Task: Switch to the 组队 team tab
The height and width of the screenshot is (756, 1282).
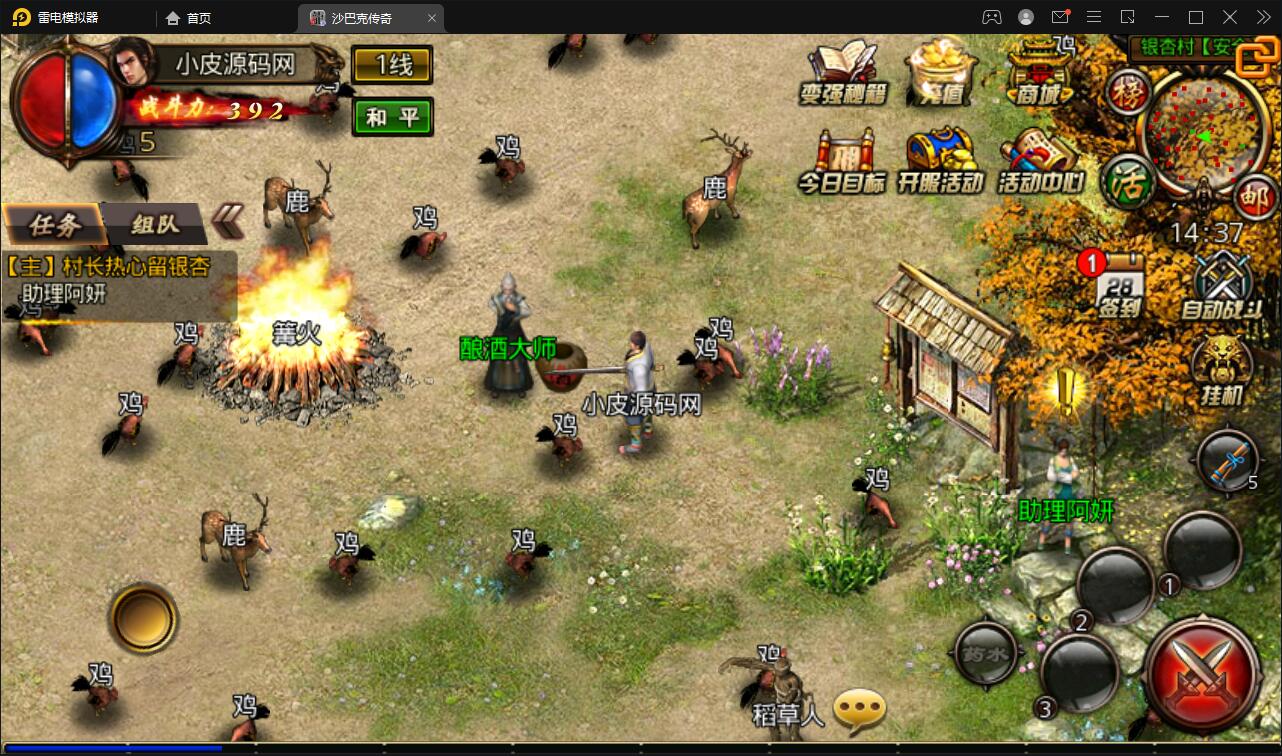Action: (155, 224)
